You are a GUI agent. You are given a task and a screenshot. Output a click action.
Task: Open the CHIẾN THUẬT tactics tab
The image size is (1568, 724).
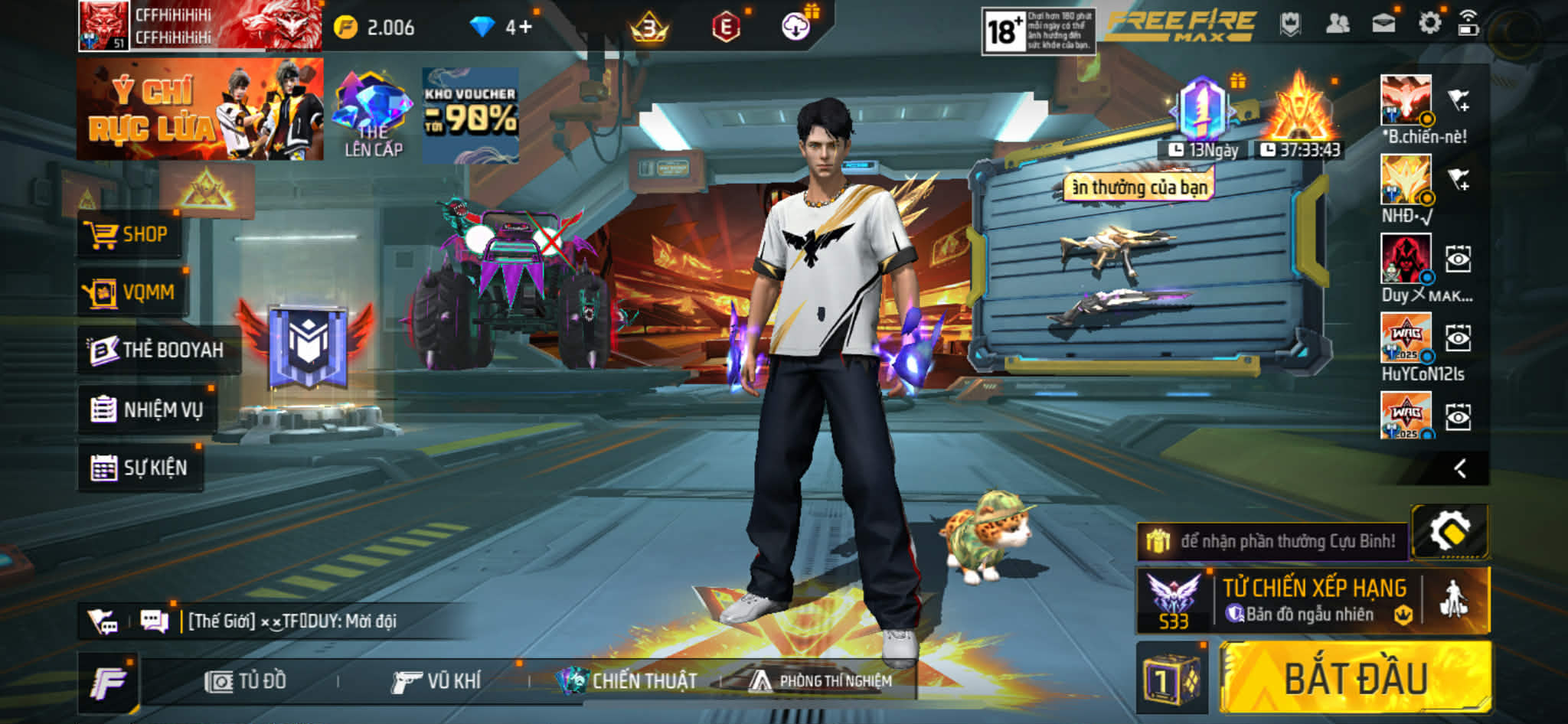click(x=628, y=681)
